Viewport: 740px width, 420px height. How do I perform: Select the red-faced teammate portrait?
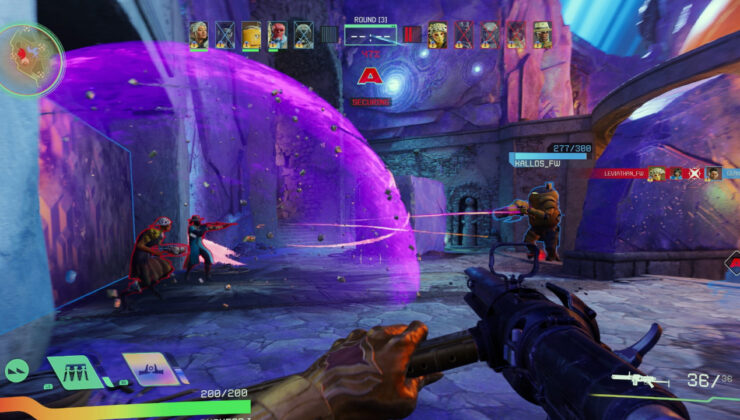(x=277, y=35)
